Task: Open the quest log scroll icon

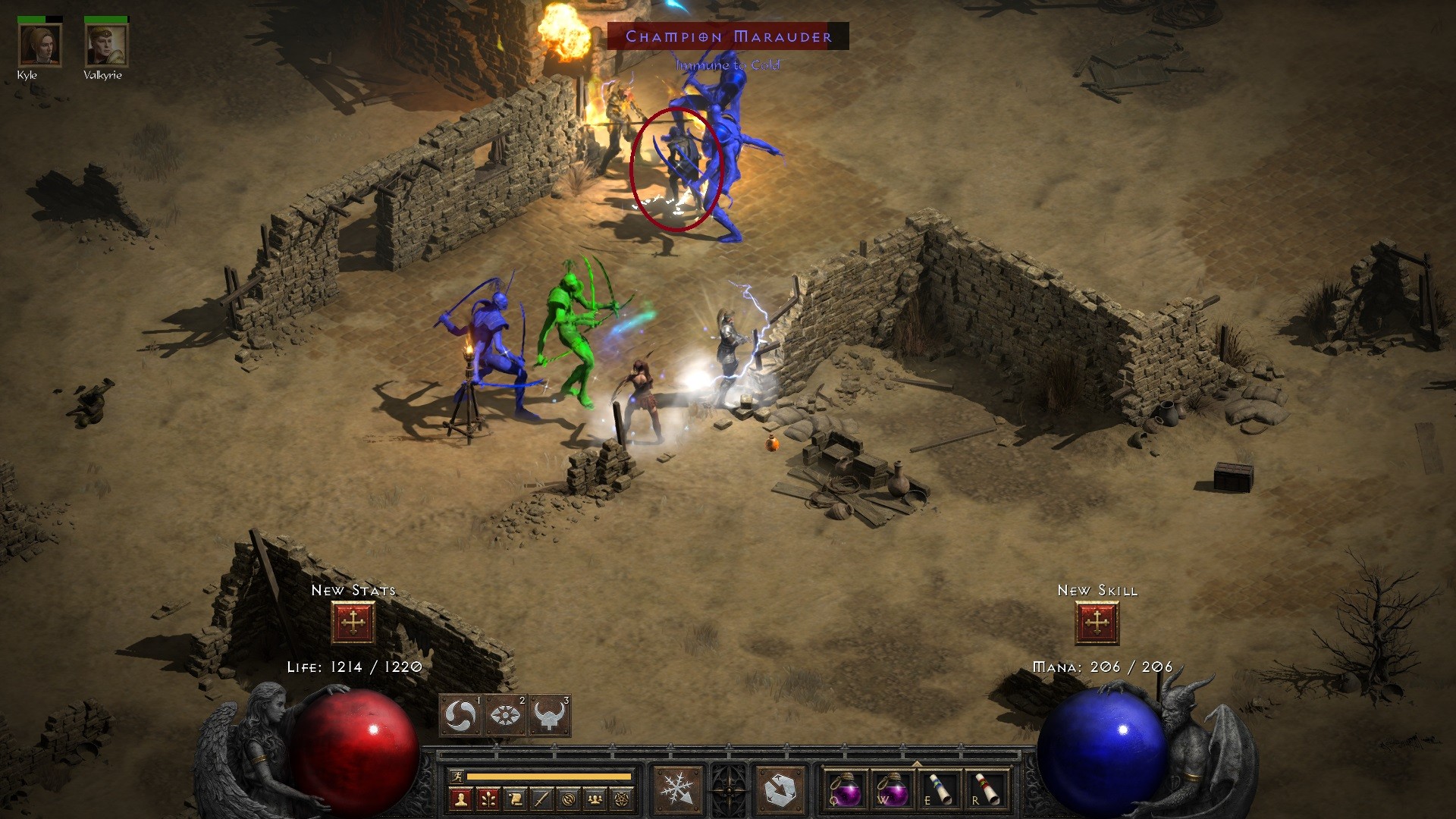Action: (x=515, y=799)
